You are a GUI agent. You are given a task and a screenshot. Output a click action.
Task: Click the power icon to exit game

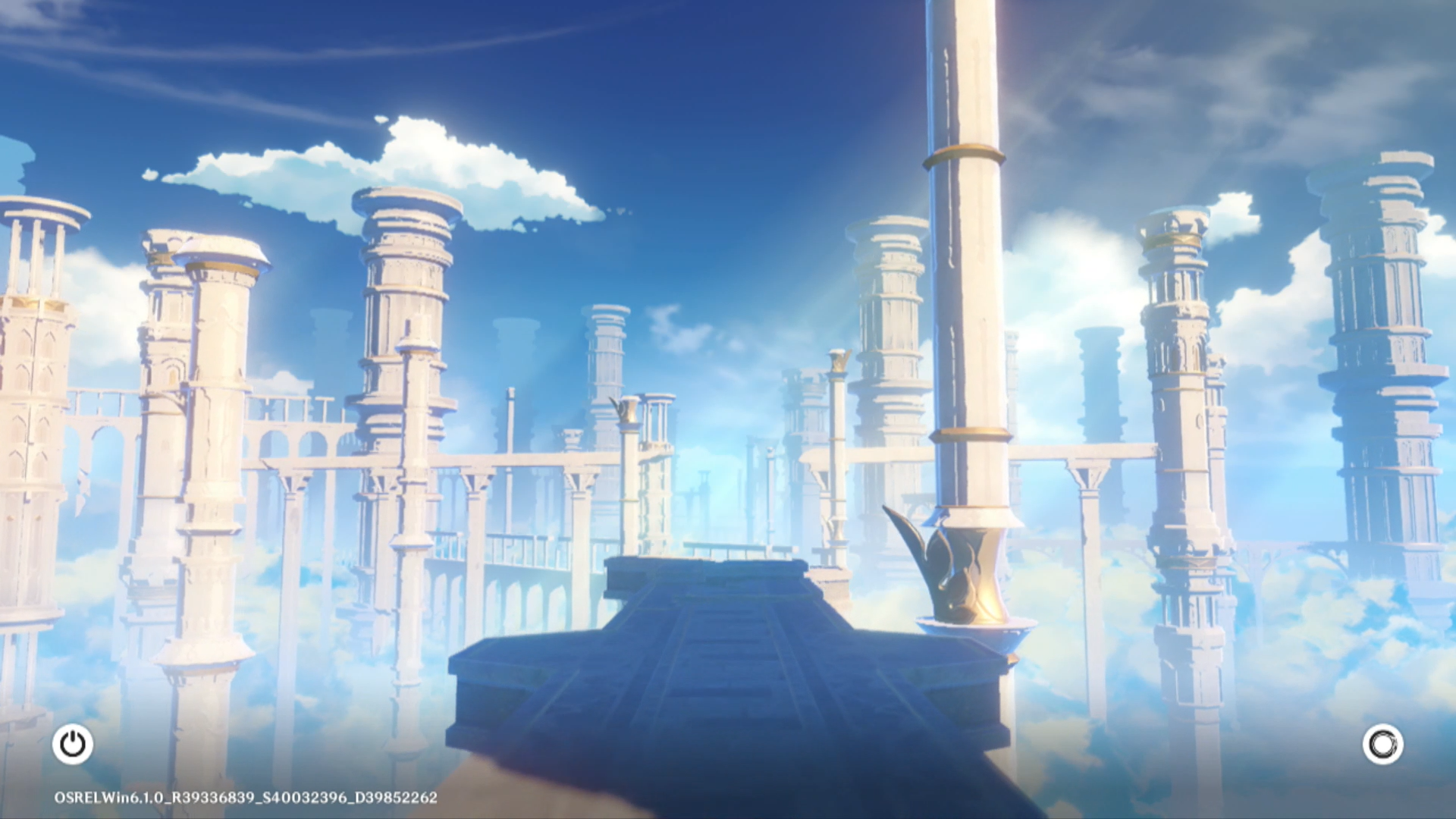tap(73, 744)
